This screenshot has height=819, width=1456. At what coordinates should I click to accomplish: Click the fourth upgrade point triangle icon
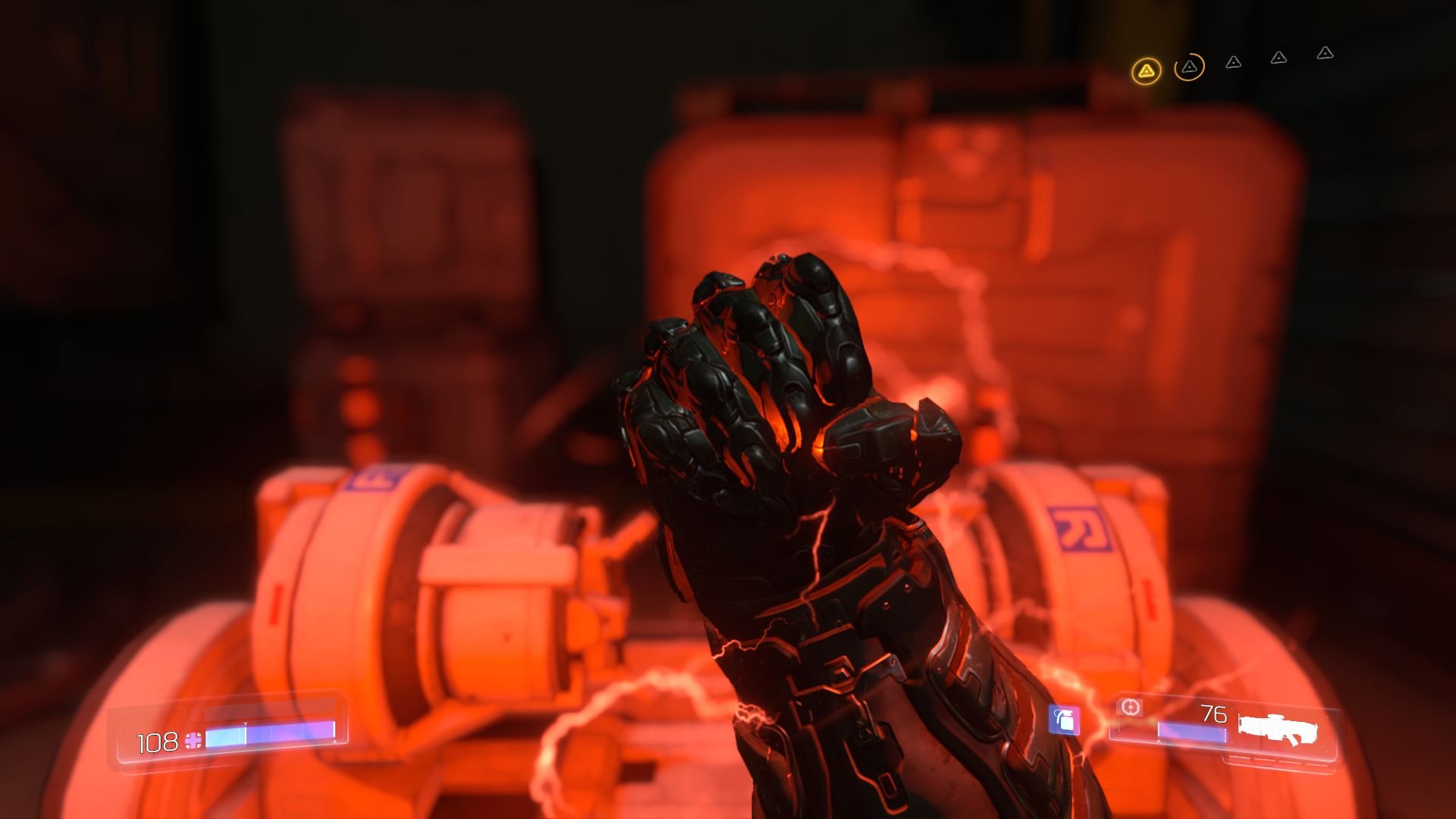(x=1279, y=58)
